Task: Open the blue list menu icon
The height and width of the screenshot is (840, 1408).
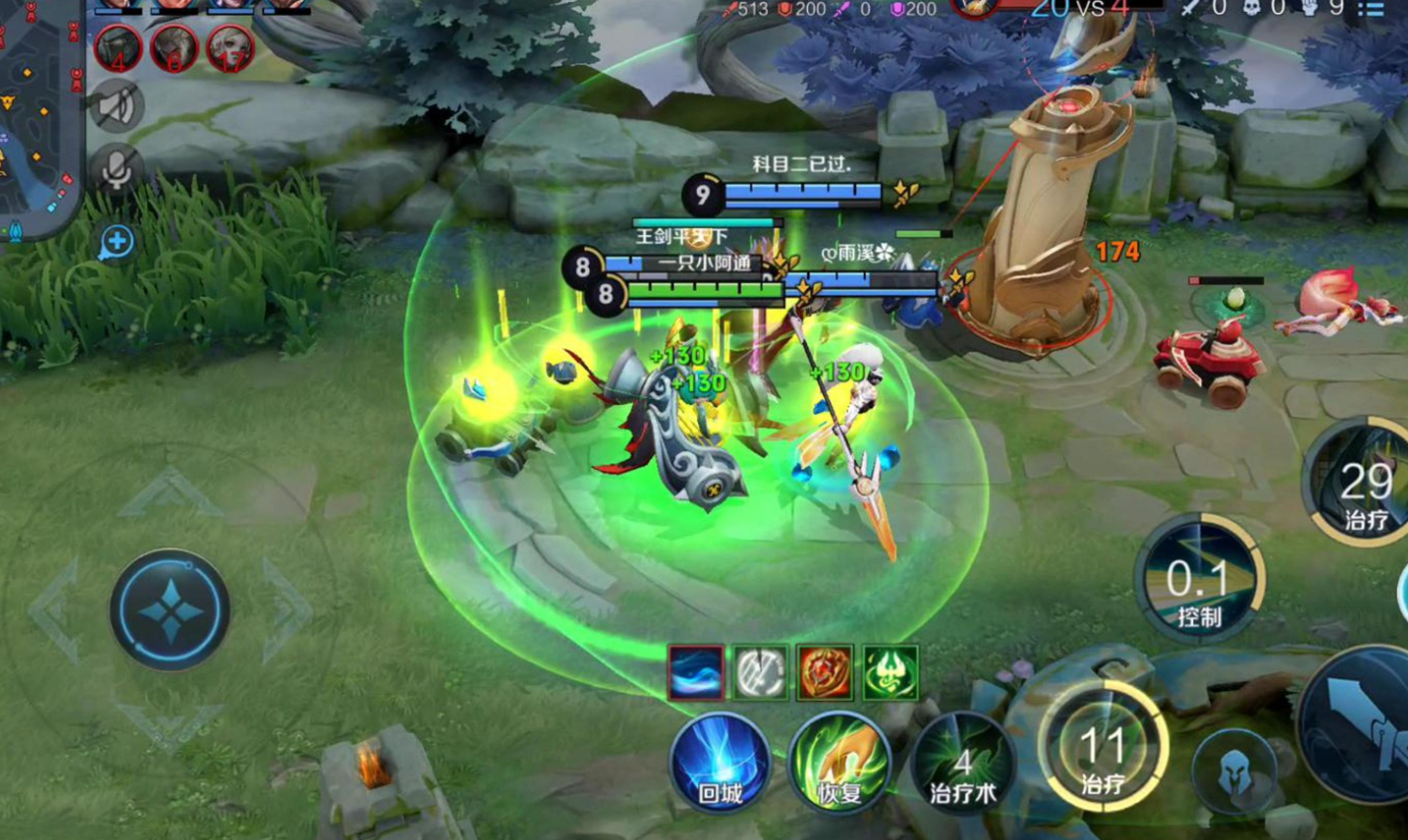Action: click(x=1371, y=9)
